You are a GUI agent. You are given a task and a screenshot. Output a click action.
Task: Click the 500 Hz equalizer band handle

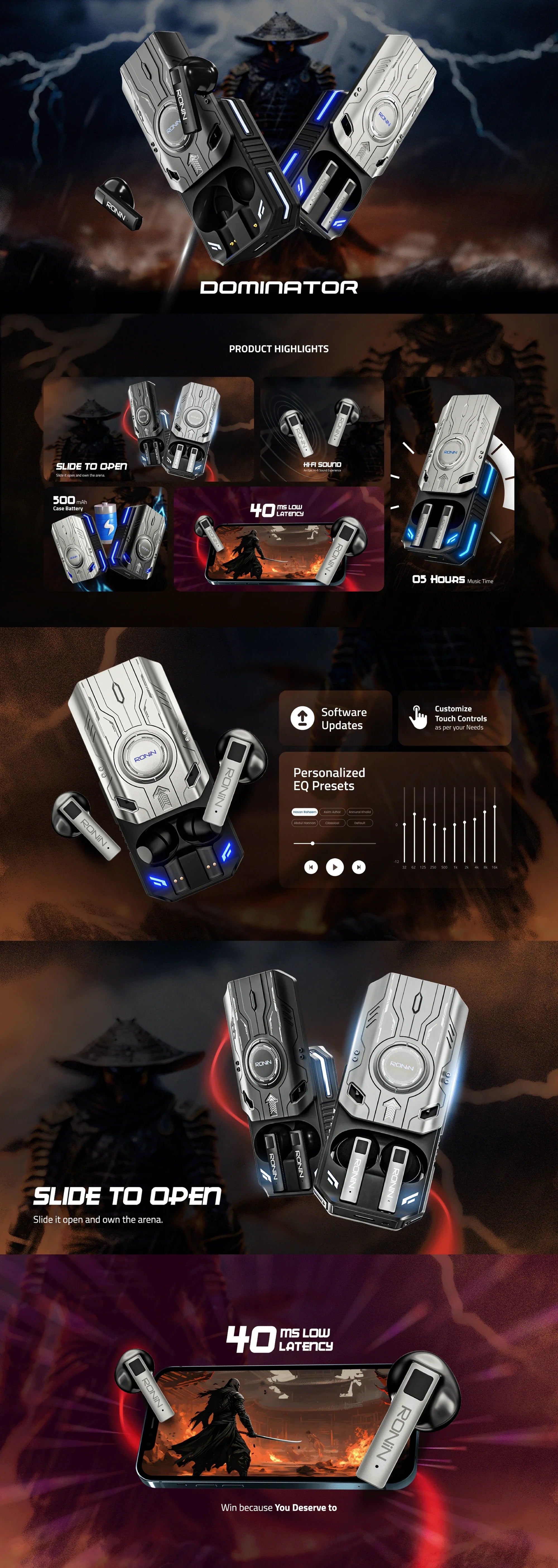444,828
